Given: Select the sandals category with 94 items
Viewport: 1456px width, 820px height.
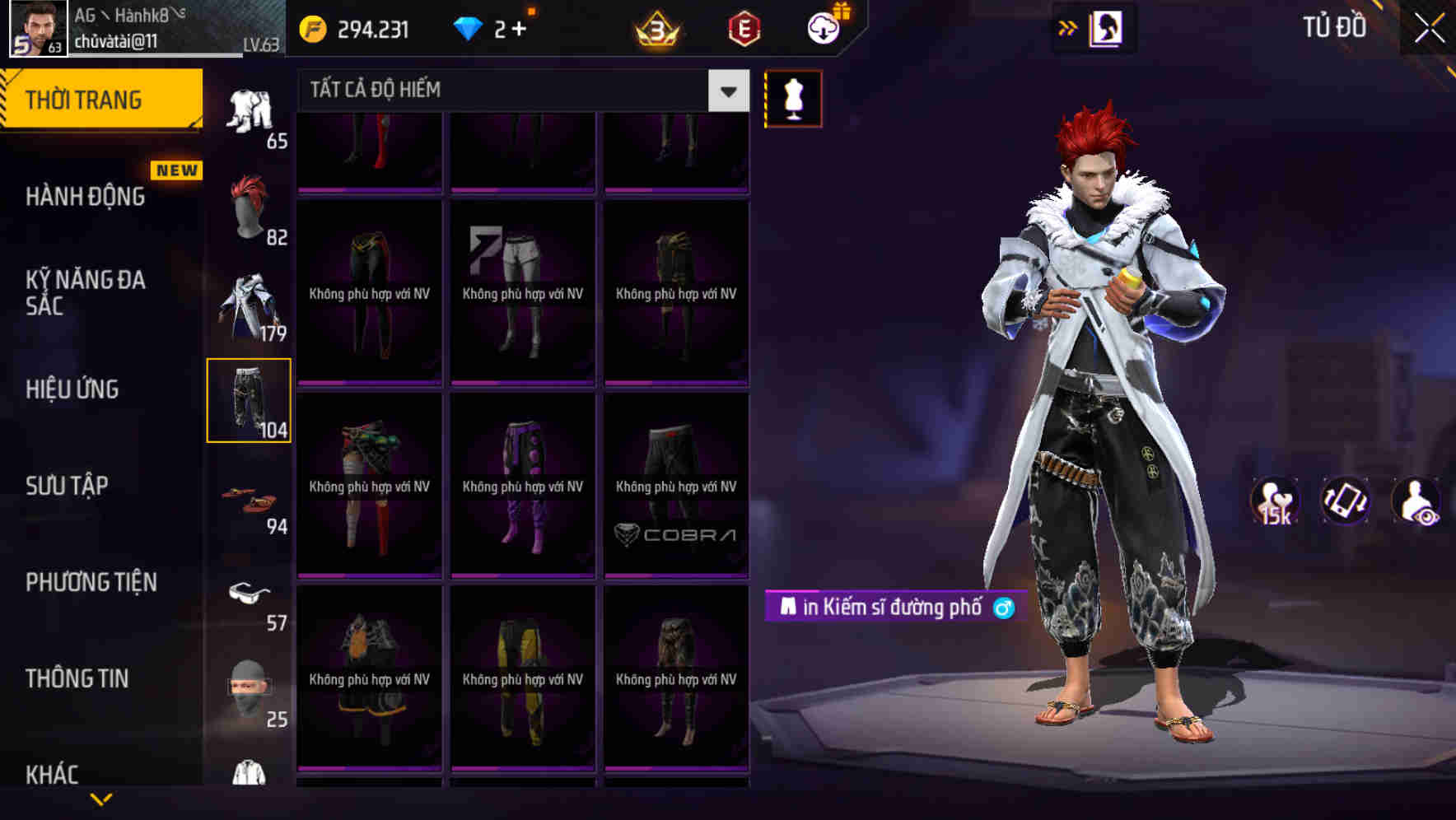Looking at the screenshot, I should 250,498.
